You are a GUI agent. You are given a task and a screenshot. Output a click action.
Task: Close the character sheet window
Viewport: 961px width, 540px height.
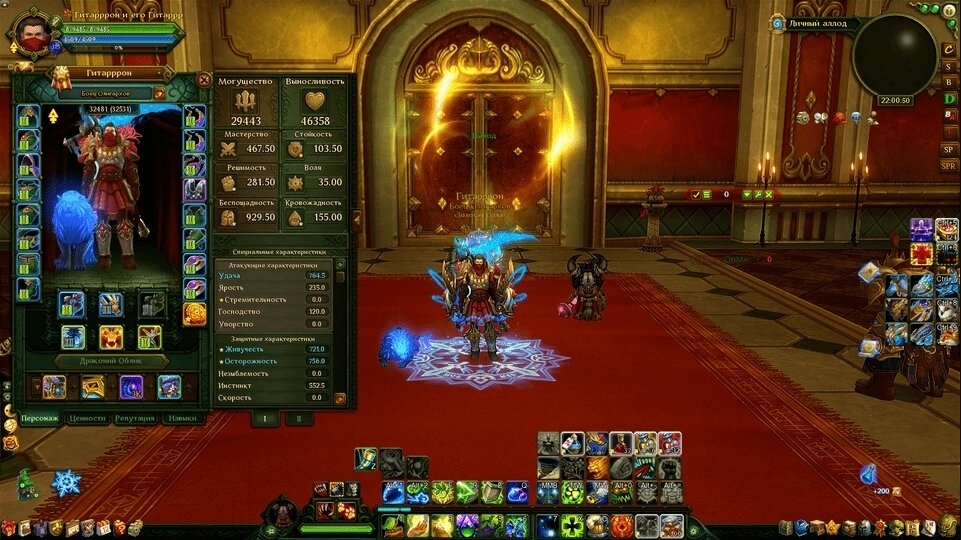pyautogui.click(x=204, y=80)
